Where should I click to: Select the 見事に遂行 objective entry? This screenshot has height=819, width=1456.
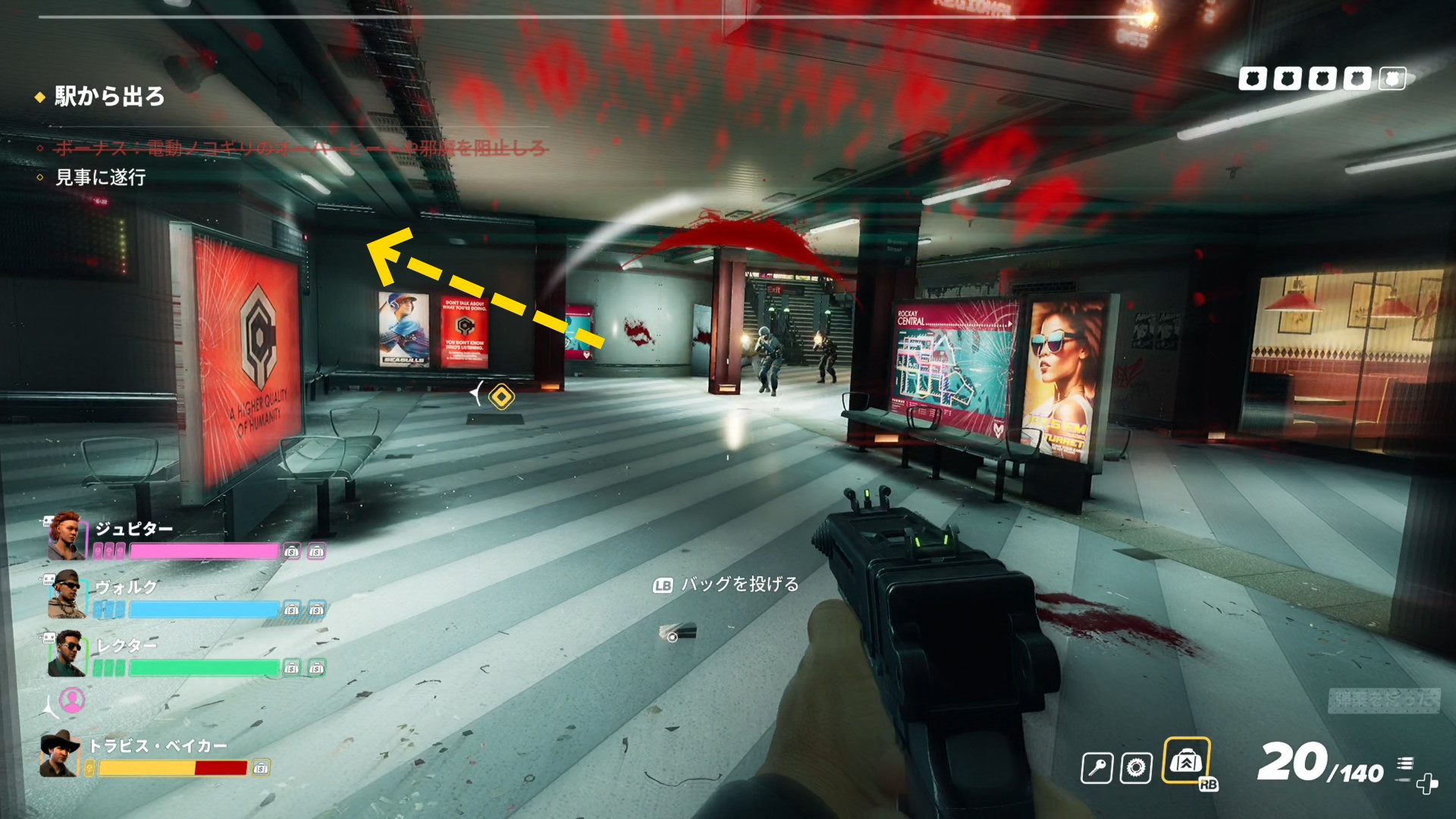coord(100,177)
